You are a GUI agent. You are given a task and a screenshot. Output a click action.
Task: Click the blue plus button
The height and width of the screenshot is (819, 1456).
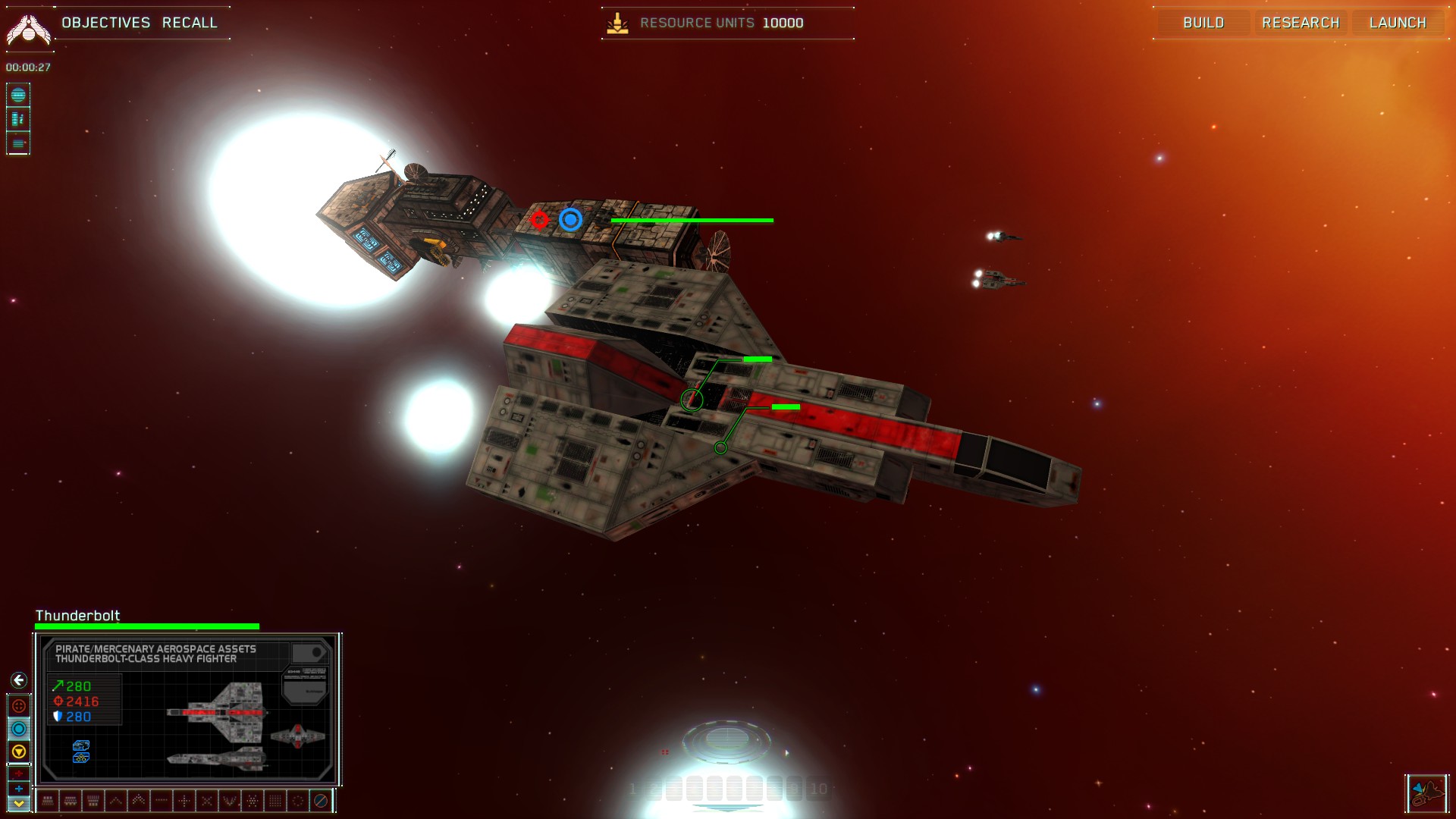[x=19, y=789]
